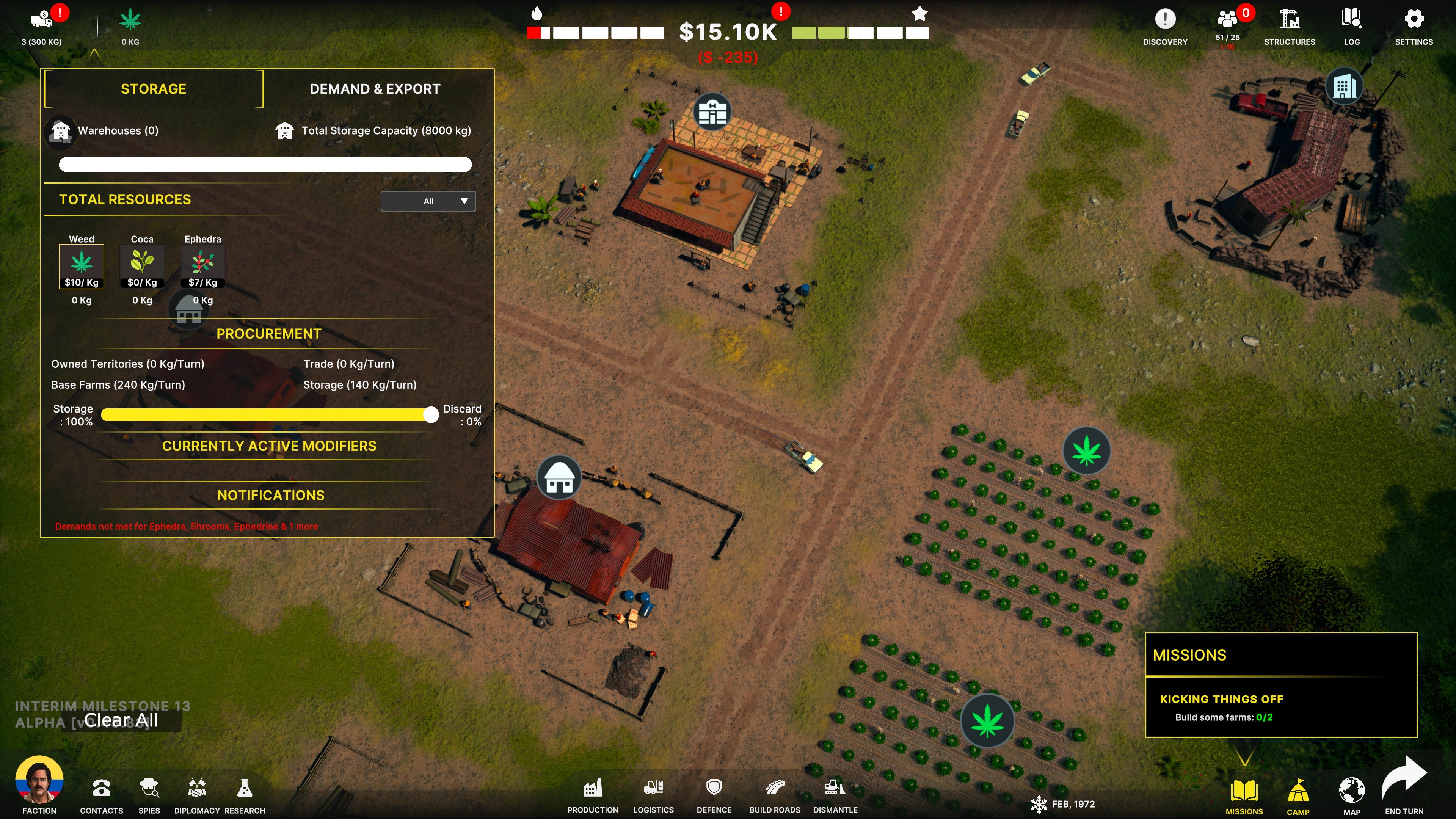This screenshot has height=819, width=1456.
Task: Click the Storage/Discard slider handle
Action: pos(431,415)
